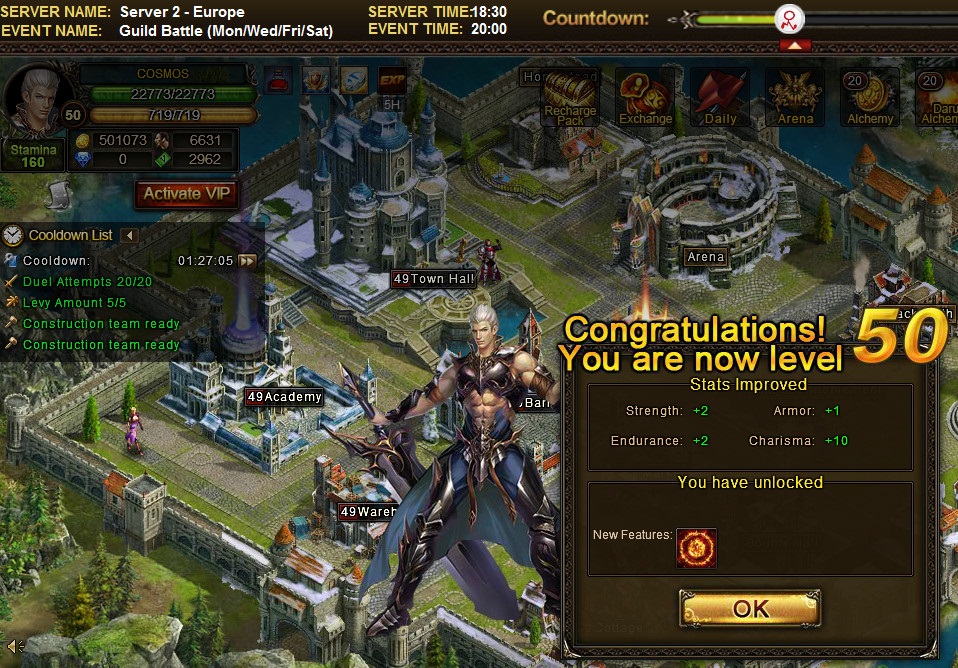Click the Stamina 160 badge
The image size is (958, 668).
(x=33, y=156)
